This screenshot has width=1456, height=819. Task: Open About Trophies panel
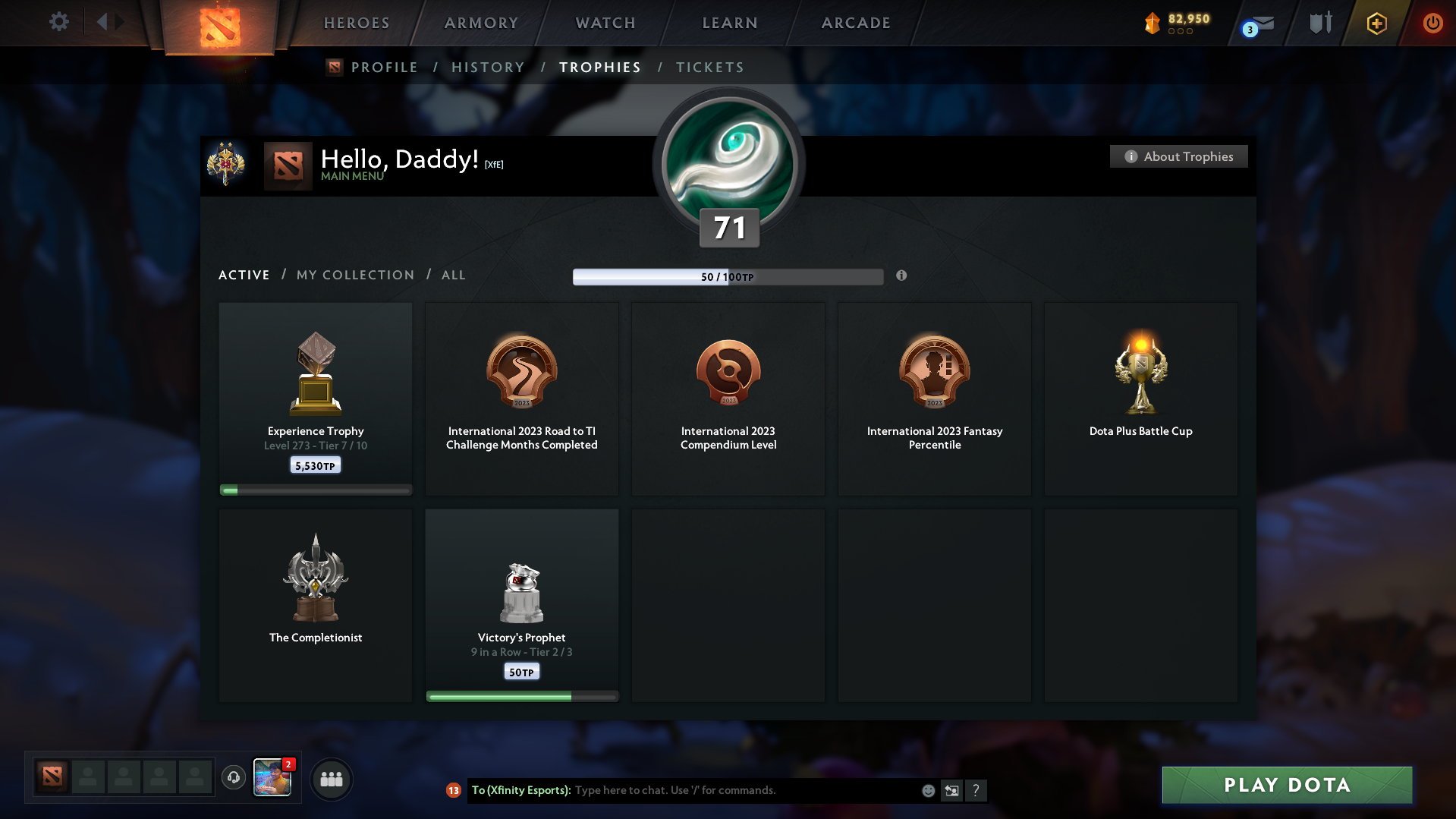pos(1178,156)
